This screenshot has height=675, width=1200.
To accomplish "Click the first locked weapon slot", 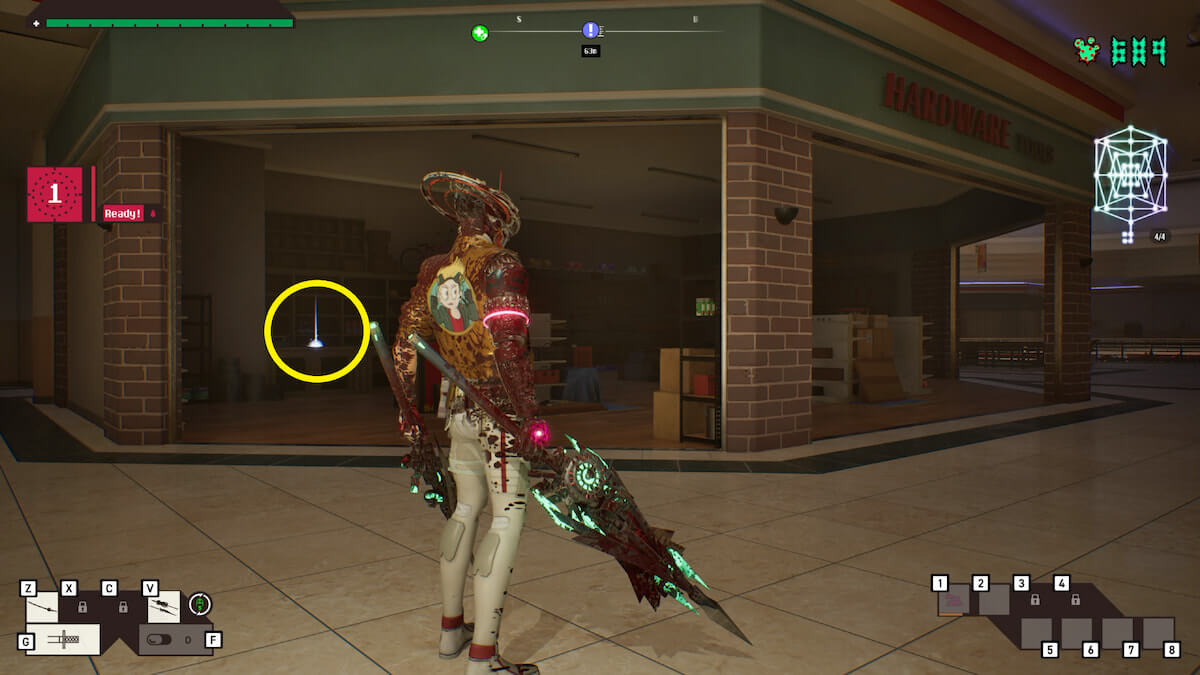I will pyautogui.click(x=83, y=607).
